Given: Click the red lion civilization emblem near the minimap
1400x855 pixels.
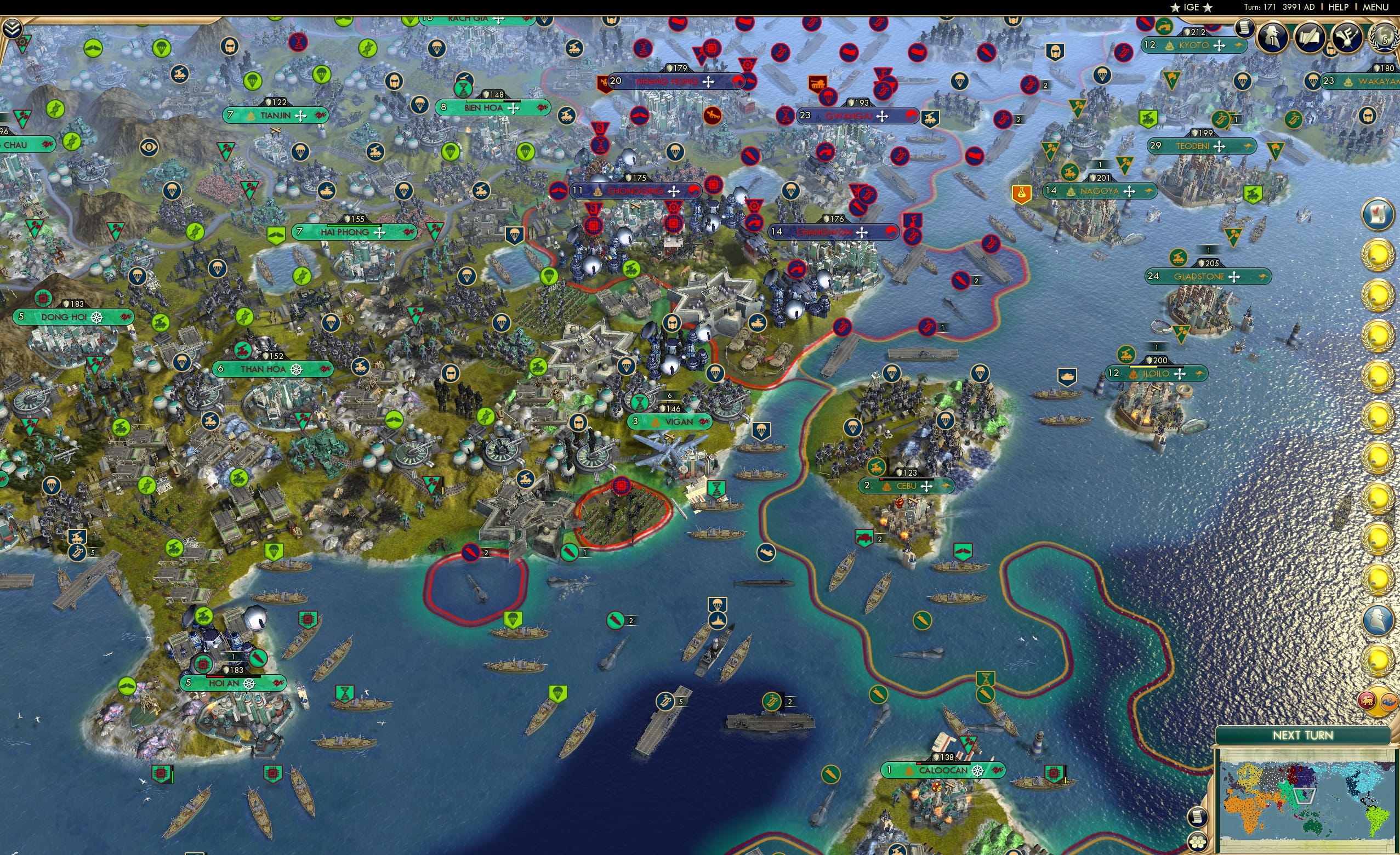Looking at the screenshot, I should 1368,699.
